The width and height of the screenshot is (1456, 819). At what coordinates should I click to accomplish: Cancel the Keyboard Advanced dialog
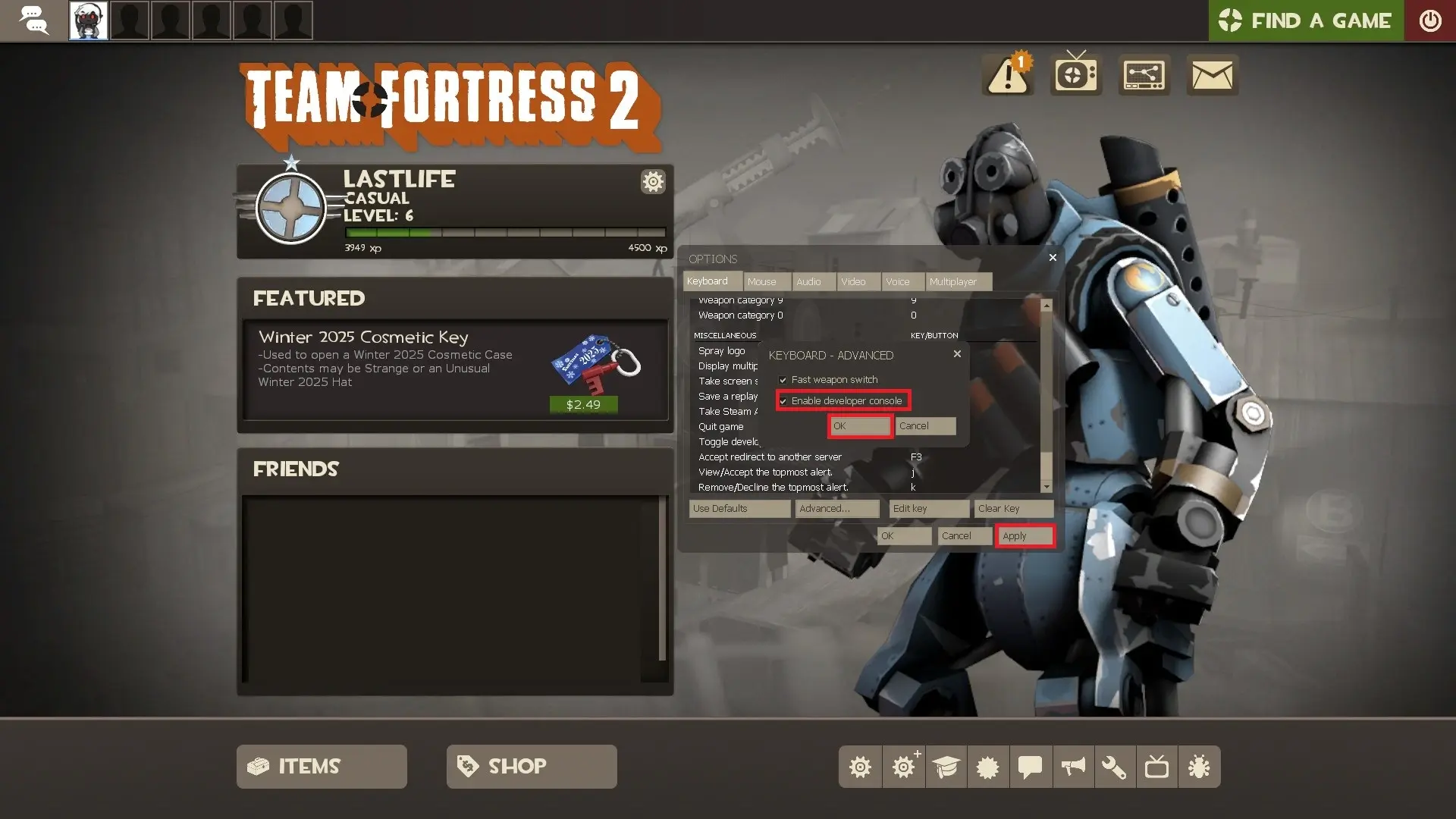(924, 426)
